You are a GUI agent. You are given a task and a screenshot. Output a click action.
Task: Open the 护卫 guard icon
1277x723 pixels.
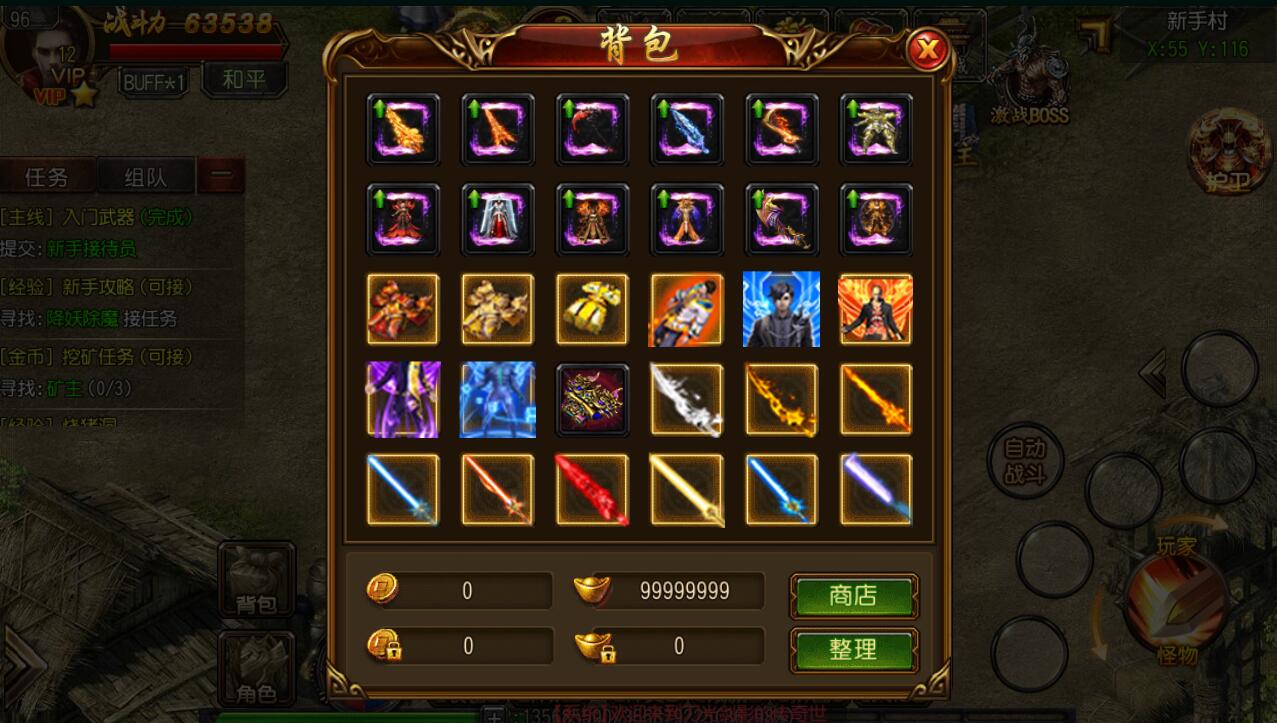(1228, 150)
